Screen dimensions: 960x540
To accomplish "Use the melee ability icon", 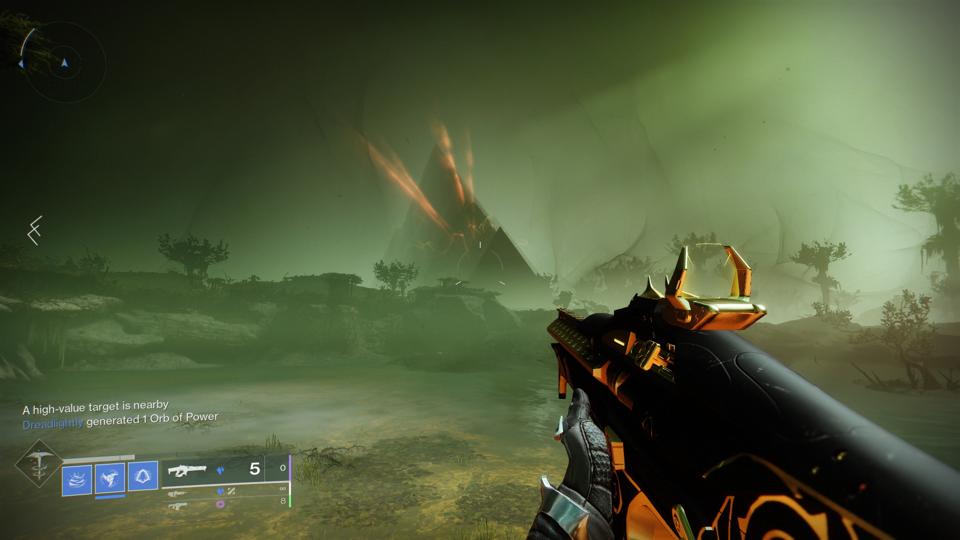I will point(110,479).
